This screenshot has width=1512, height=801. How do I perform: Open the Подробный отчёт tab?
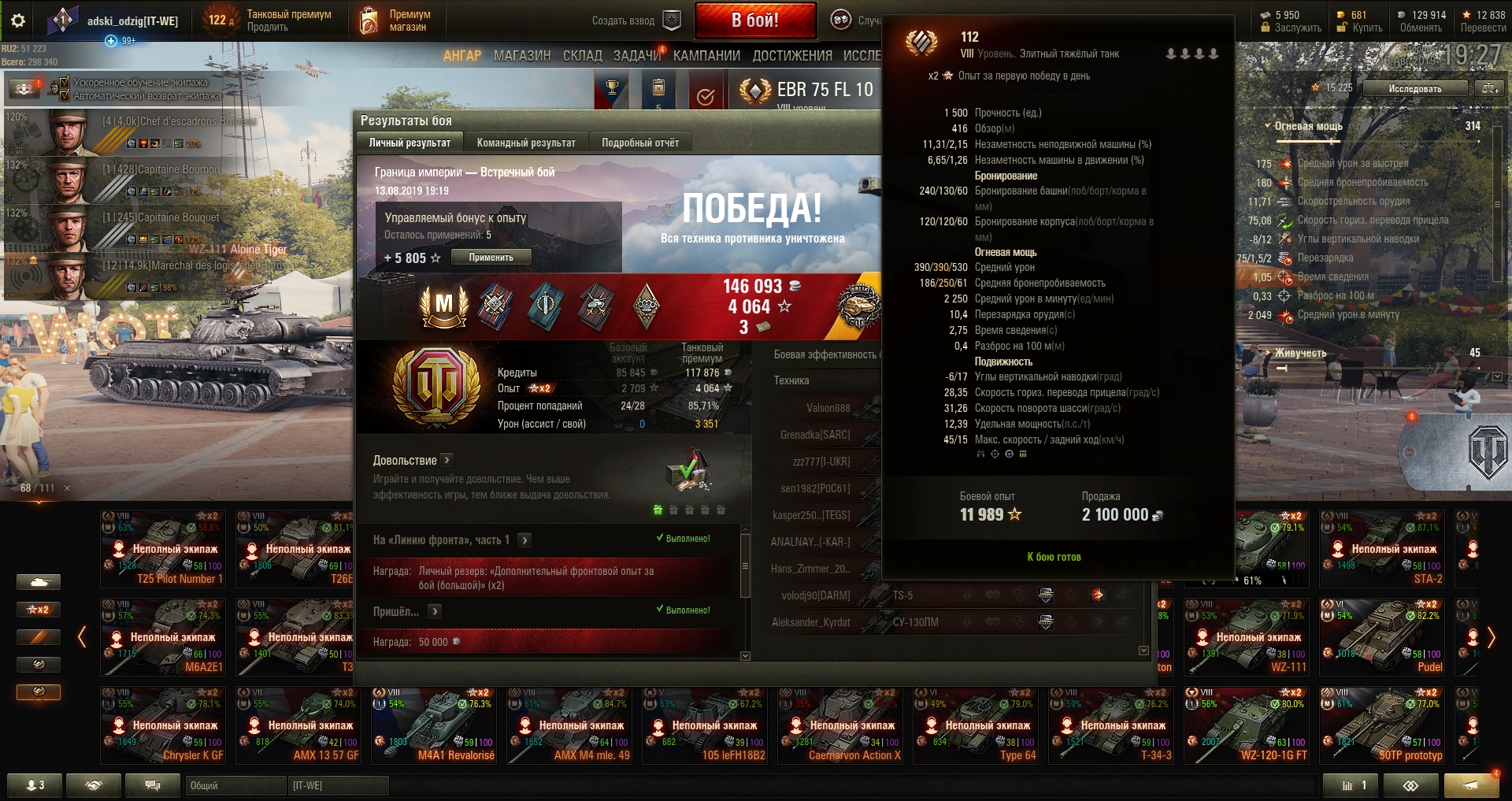click(x=640, y=143)
